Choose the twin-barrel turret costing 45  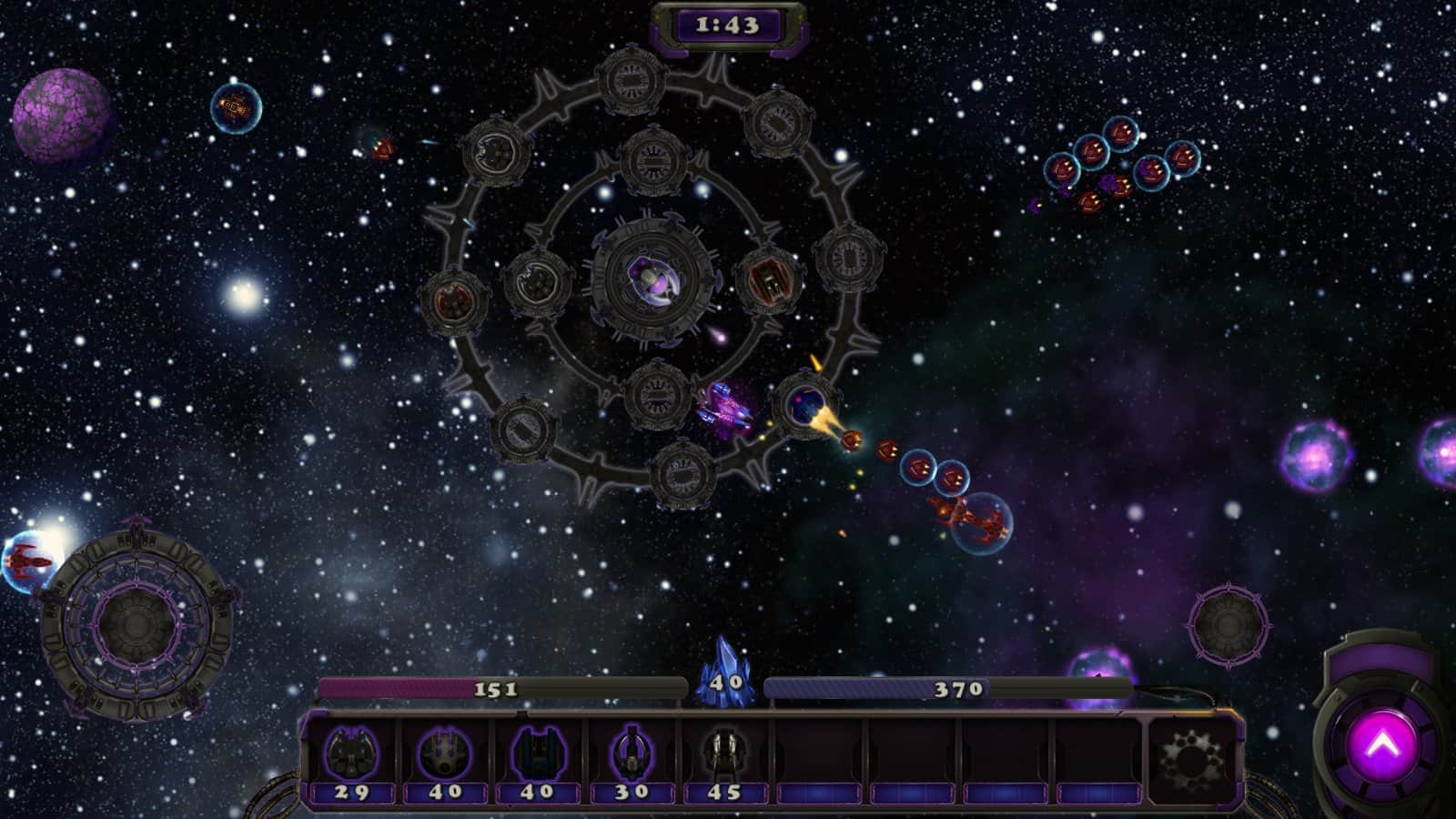click(x=724, y=757)
